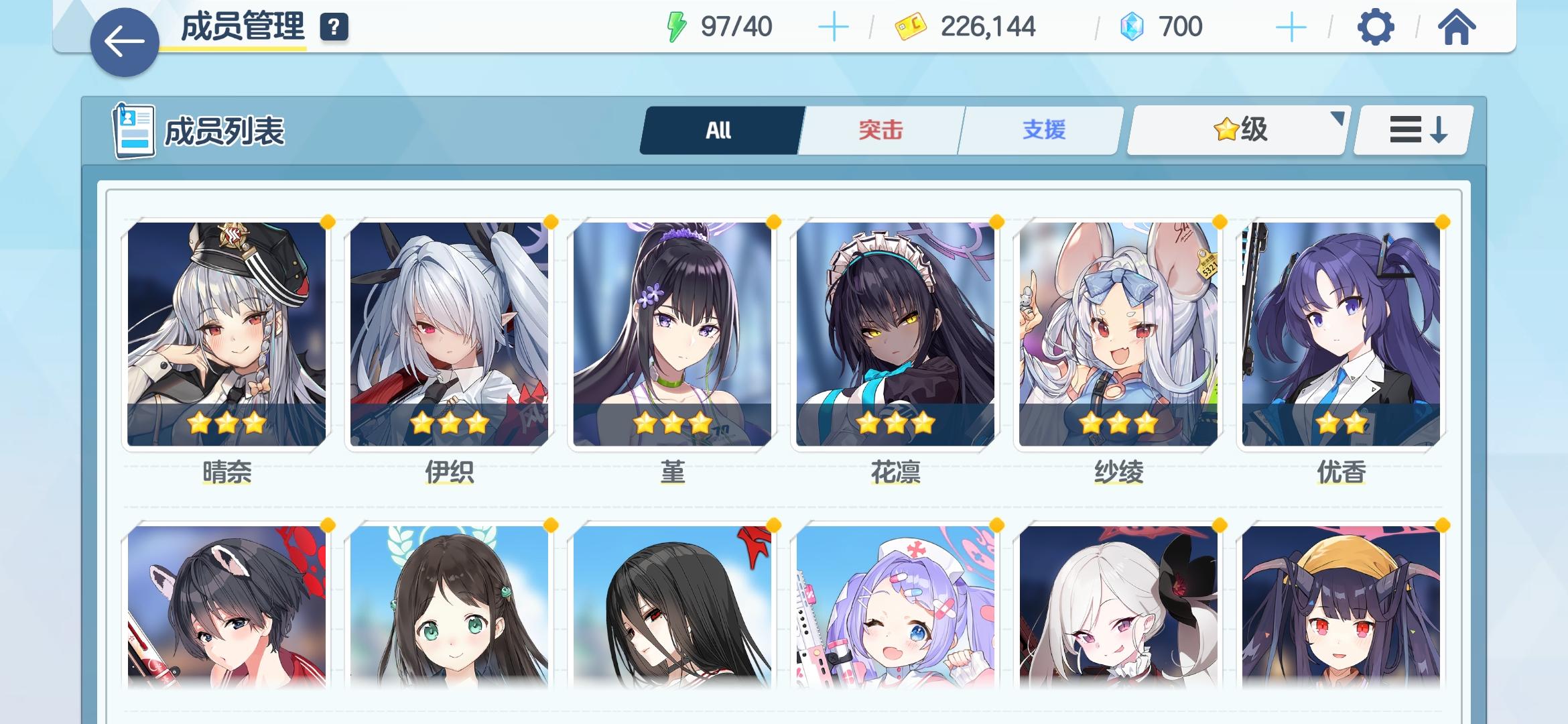Click the blue gem icon showing 700
The width and height of the screenshot is (1568, 724).
(1131, 27)
